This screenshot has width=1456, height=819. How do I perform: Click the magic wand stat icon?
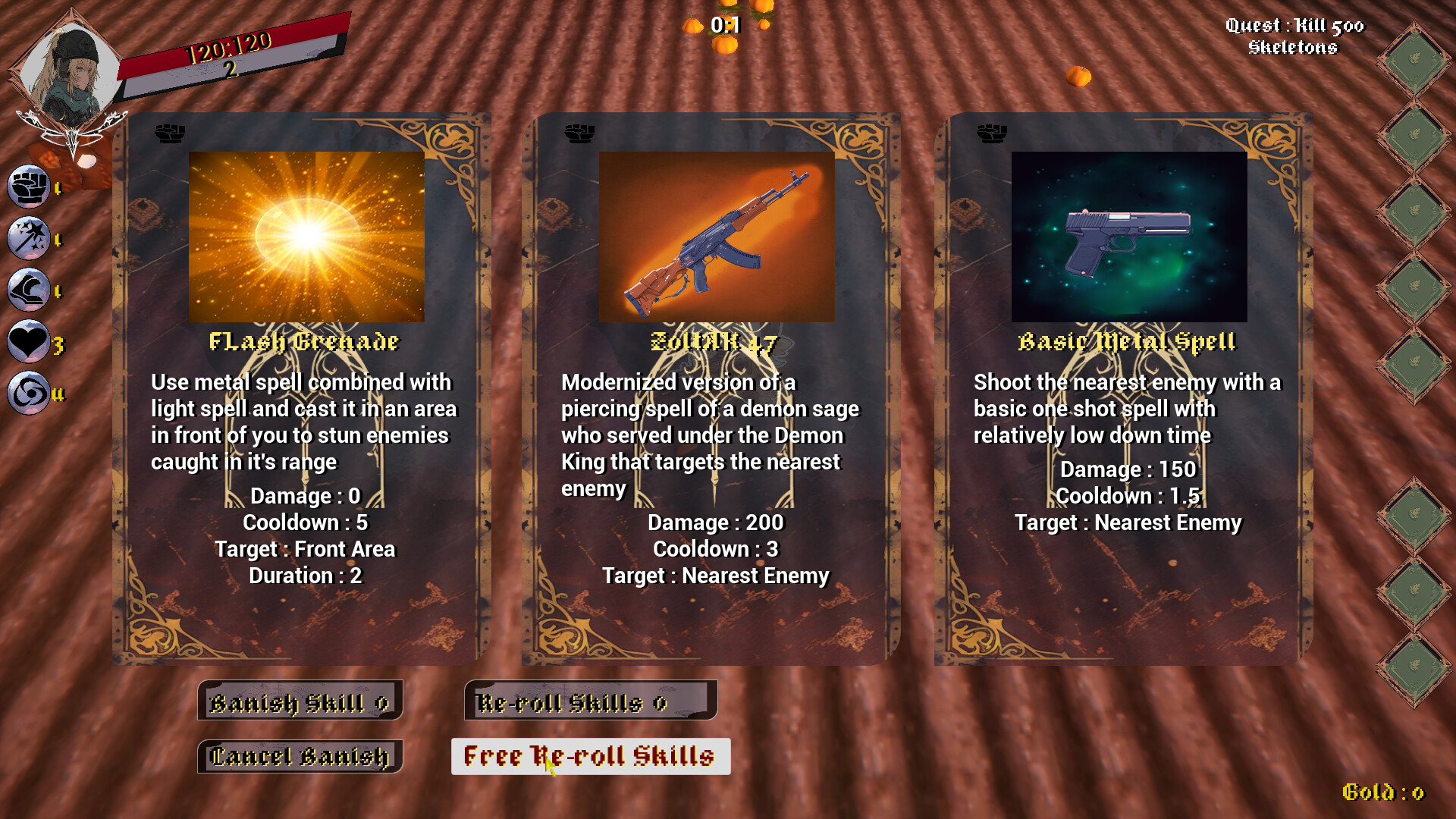coord(29,238)
